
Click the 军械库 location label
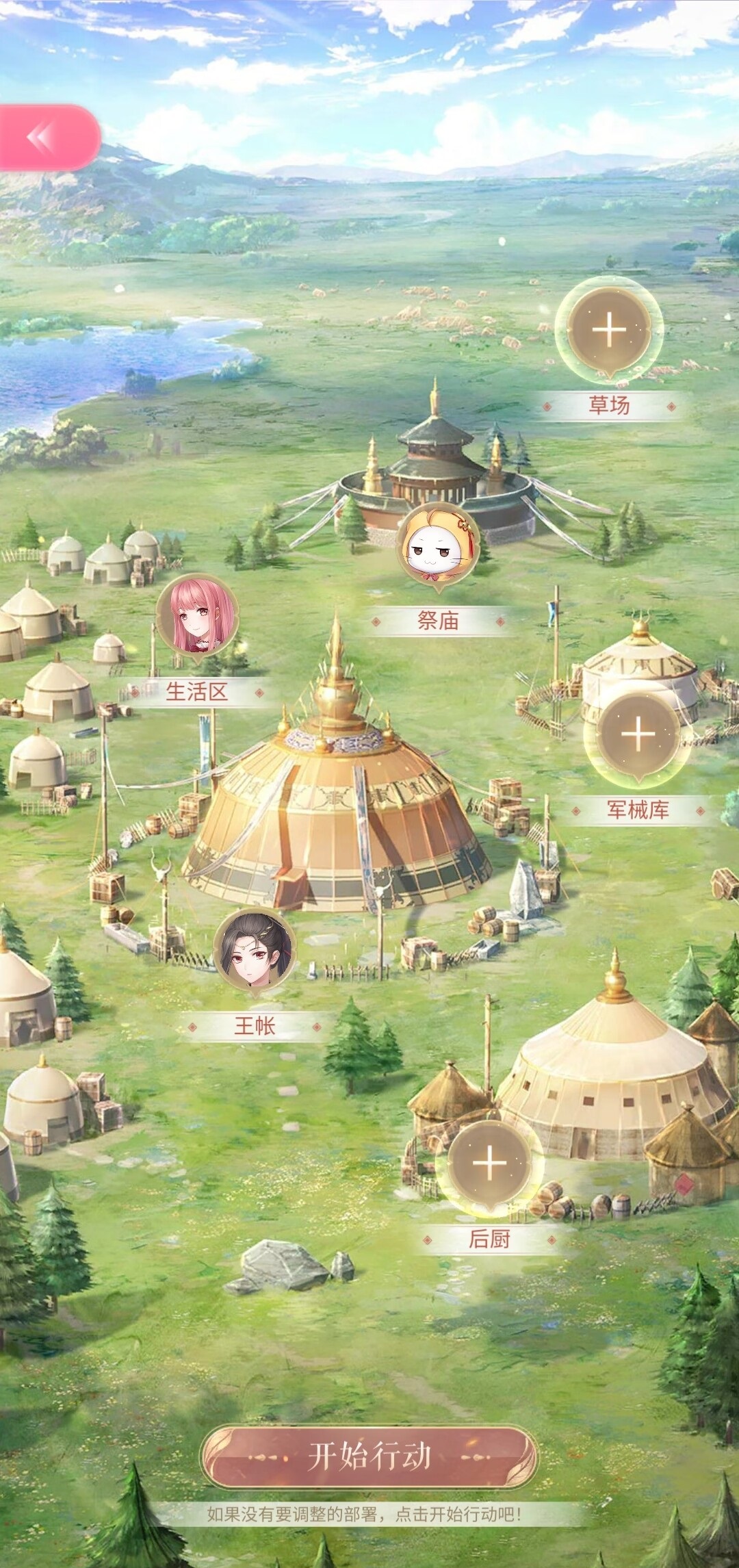pyautogui.click(x=638, y=810)
